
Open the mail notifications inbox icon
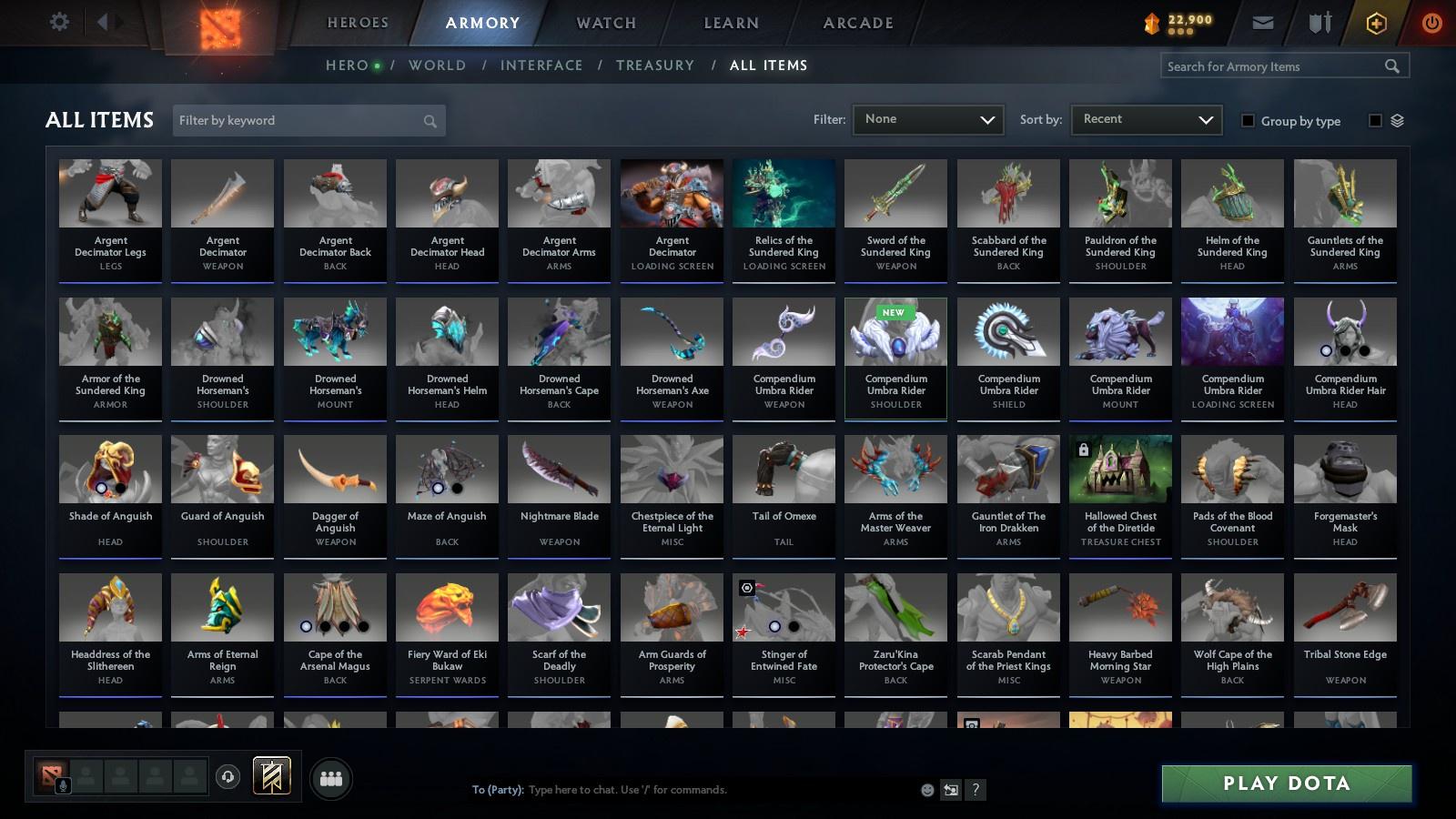[1263, 21]
